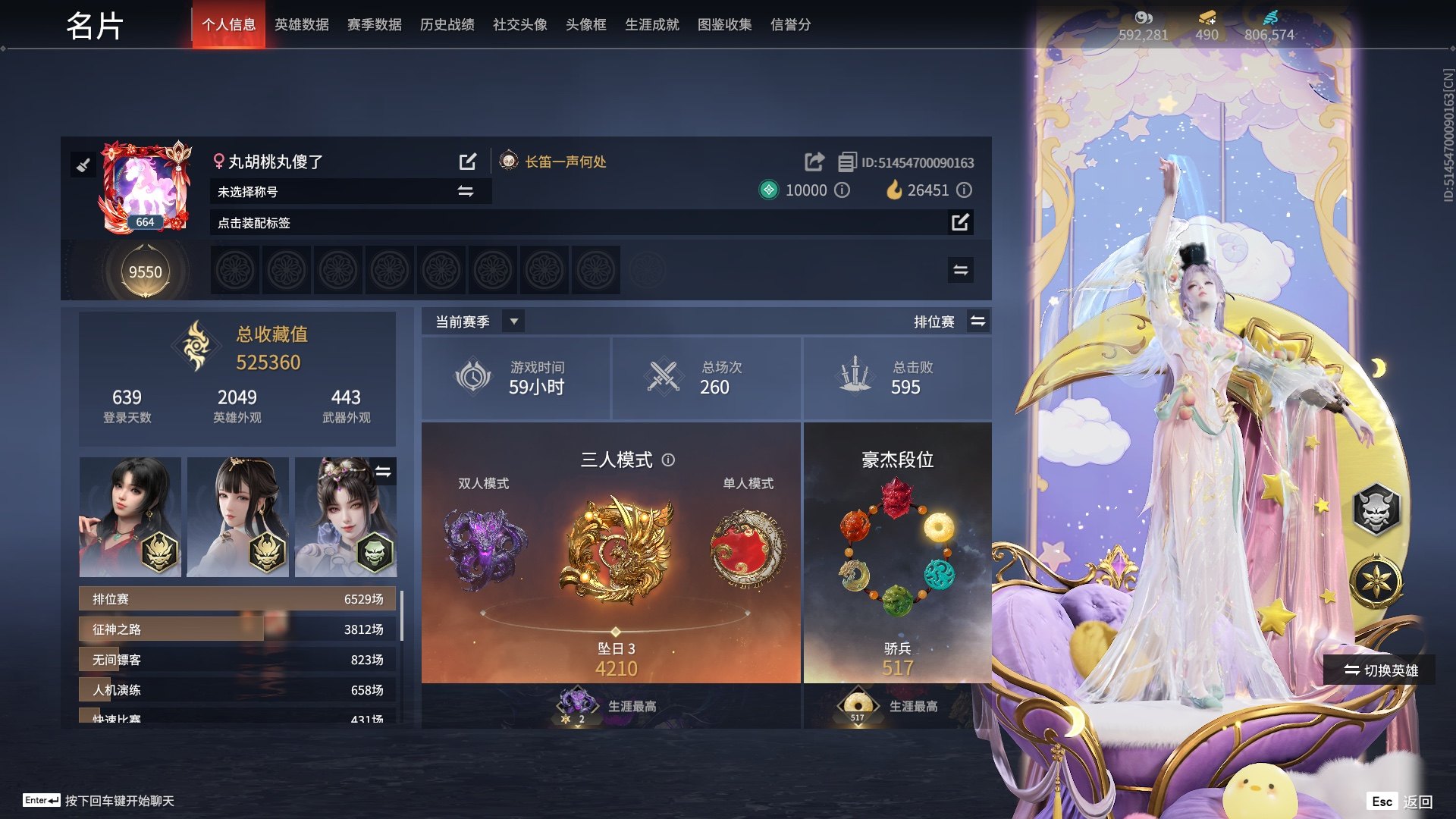Toggle the title swap icon beside 未选择称号
This screenshot has height=819, width=1456.
(x=466, y=191)
